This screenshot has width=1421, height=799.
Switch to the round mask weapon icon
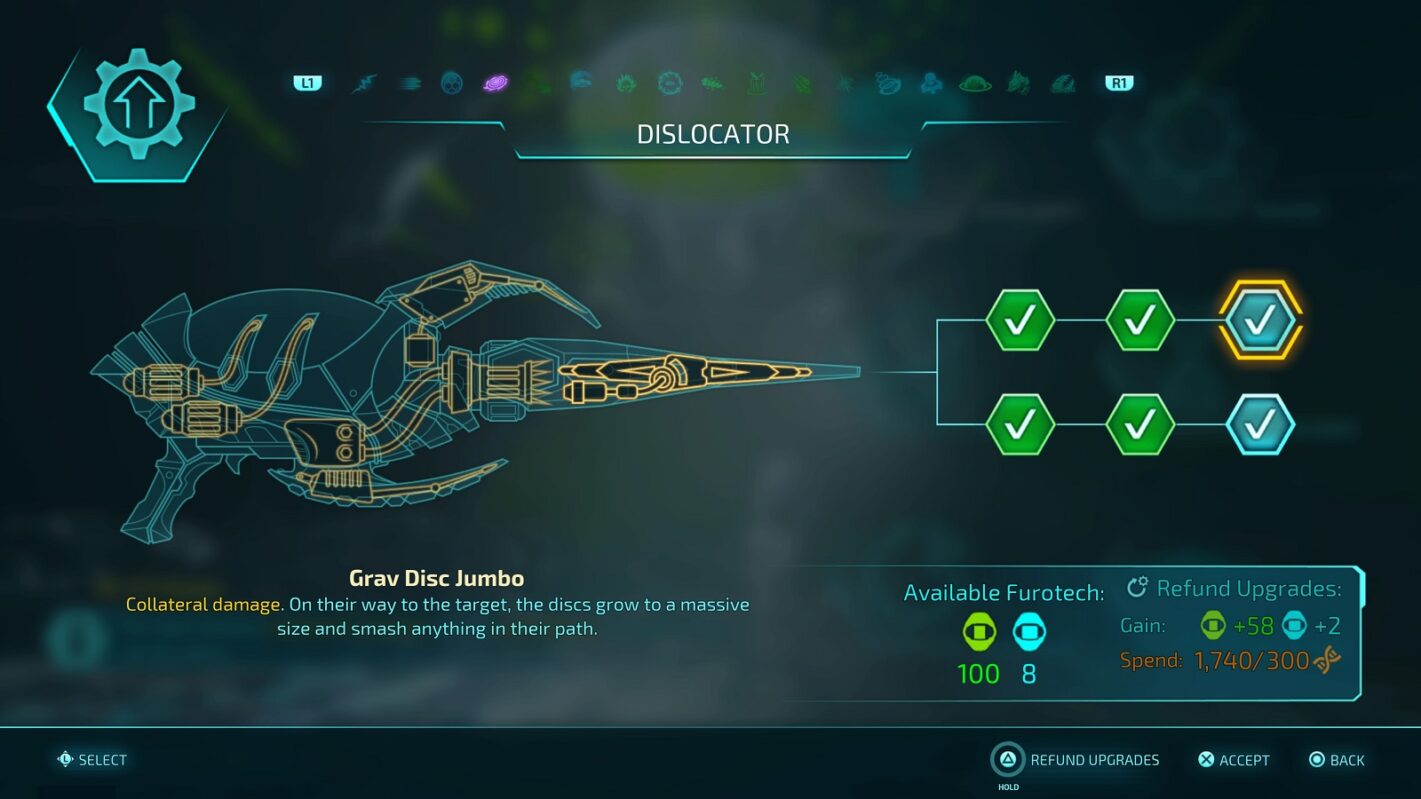tap(451, 83)
